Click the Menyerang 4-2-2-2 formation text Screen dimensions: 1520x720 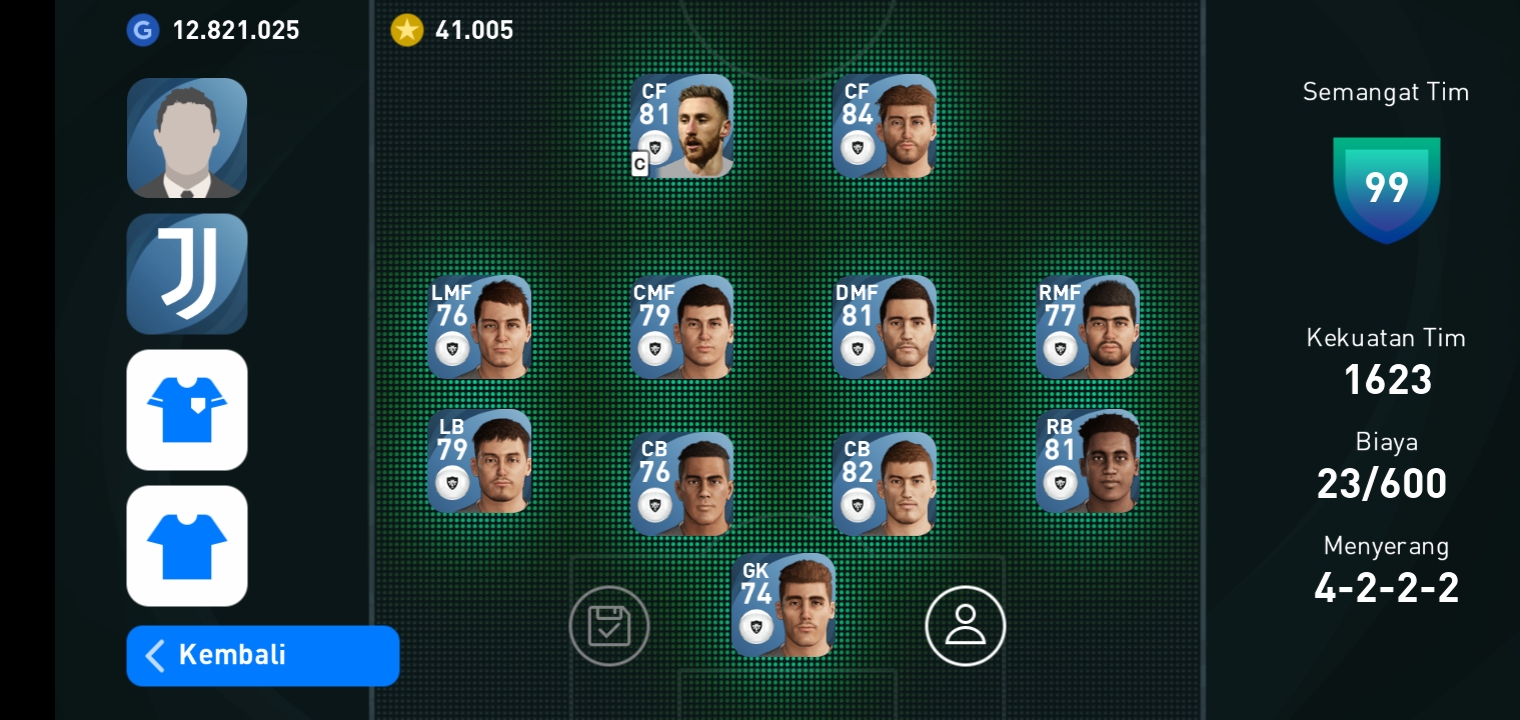(x=1386, y=587)
